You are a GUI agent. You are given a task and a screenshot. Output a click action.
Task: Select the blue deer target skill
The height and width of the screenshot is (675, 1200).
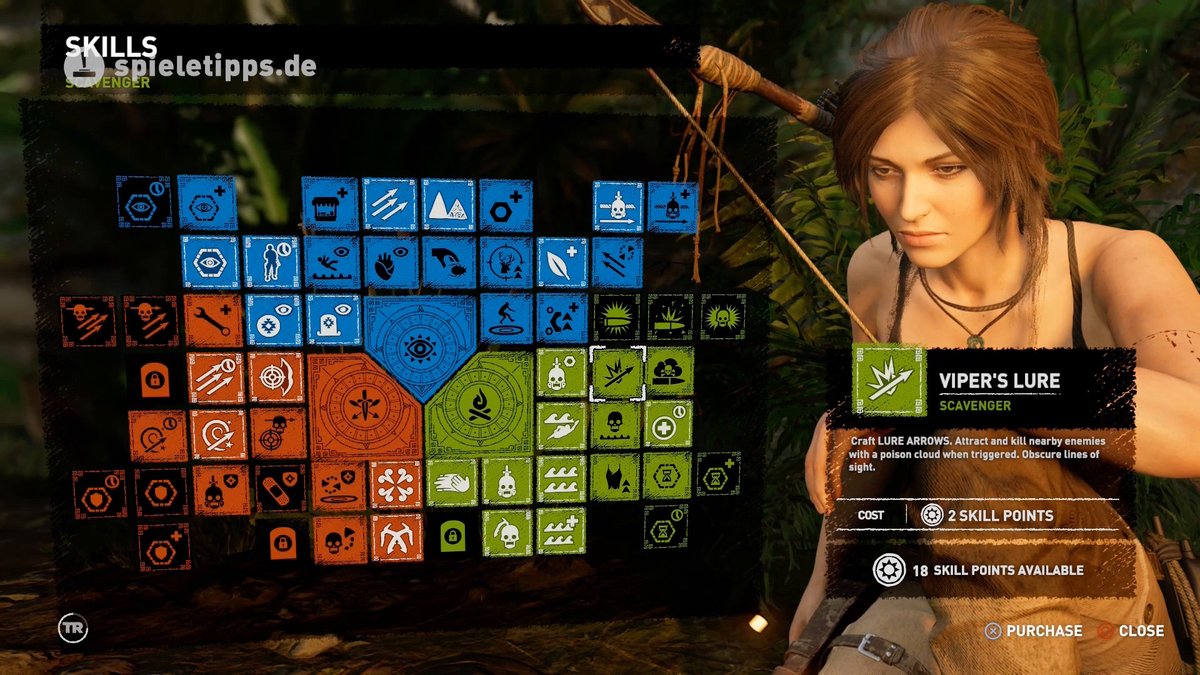click(505, 262)
